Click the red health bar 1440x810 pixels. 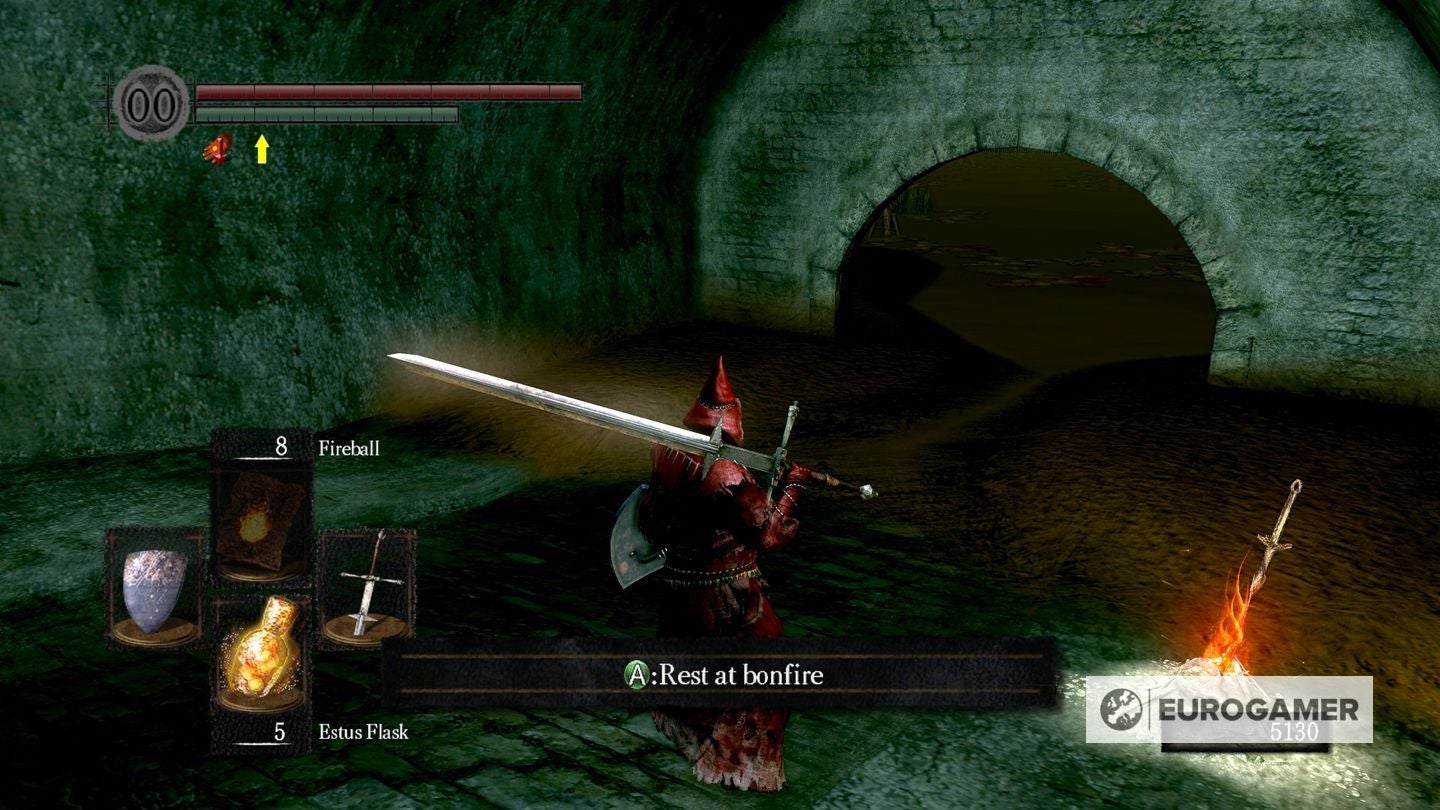click(390, 92)
